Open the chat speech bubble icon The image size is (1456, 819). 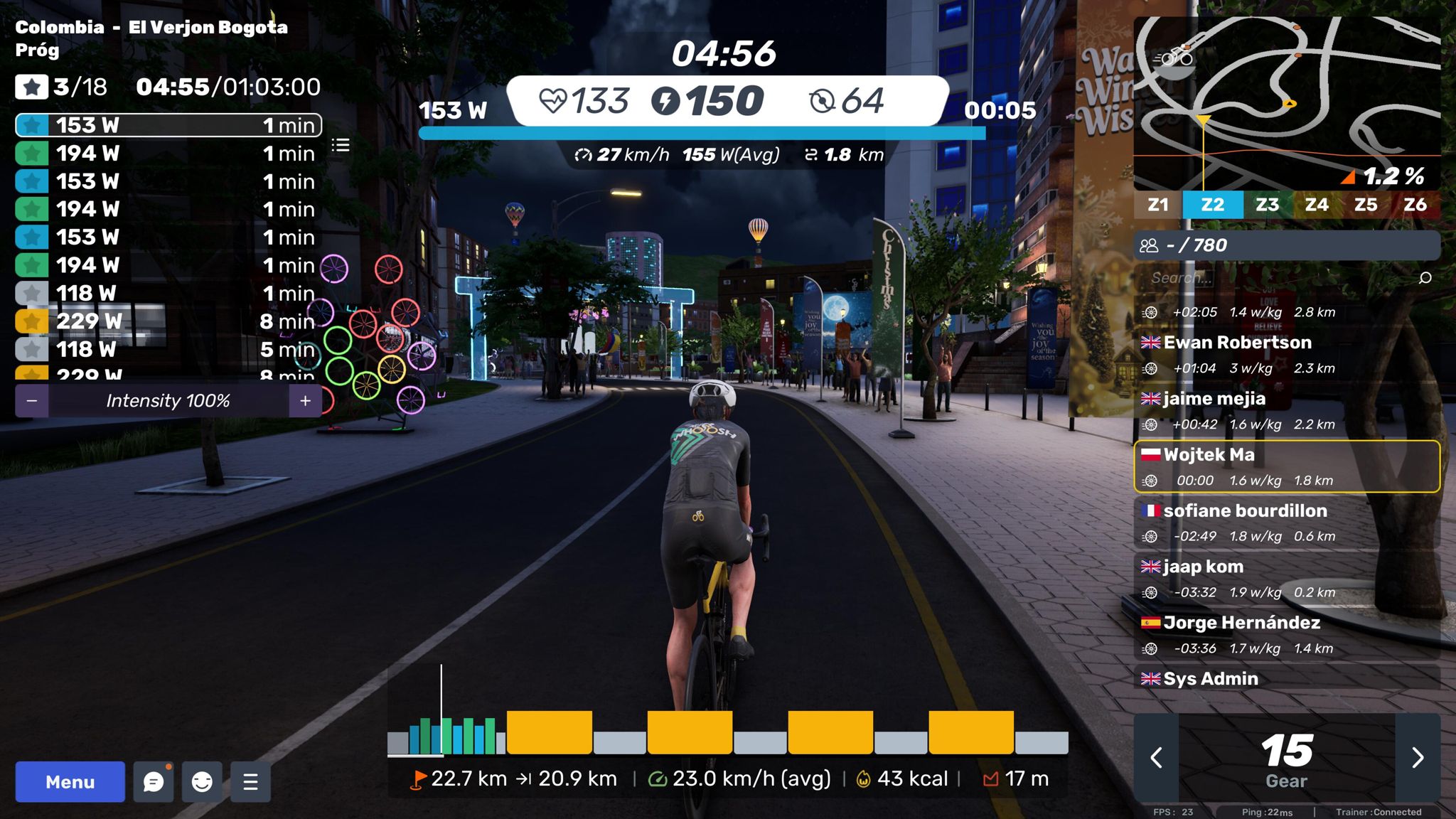154,781
